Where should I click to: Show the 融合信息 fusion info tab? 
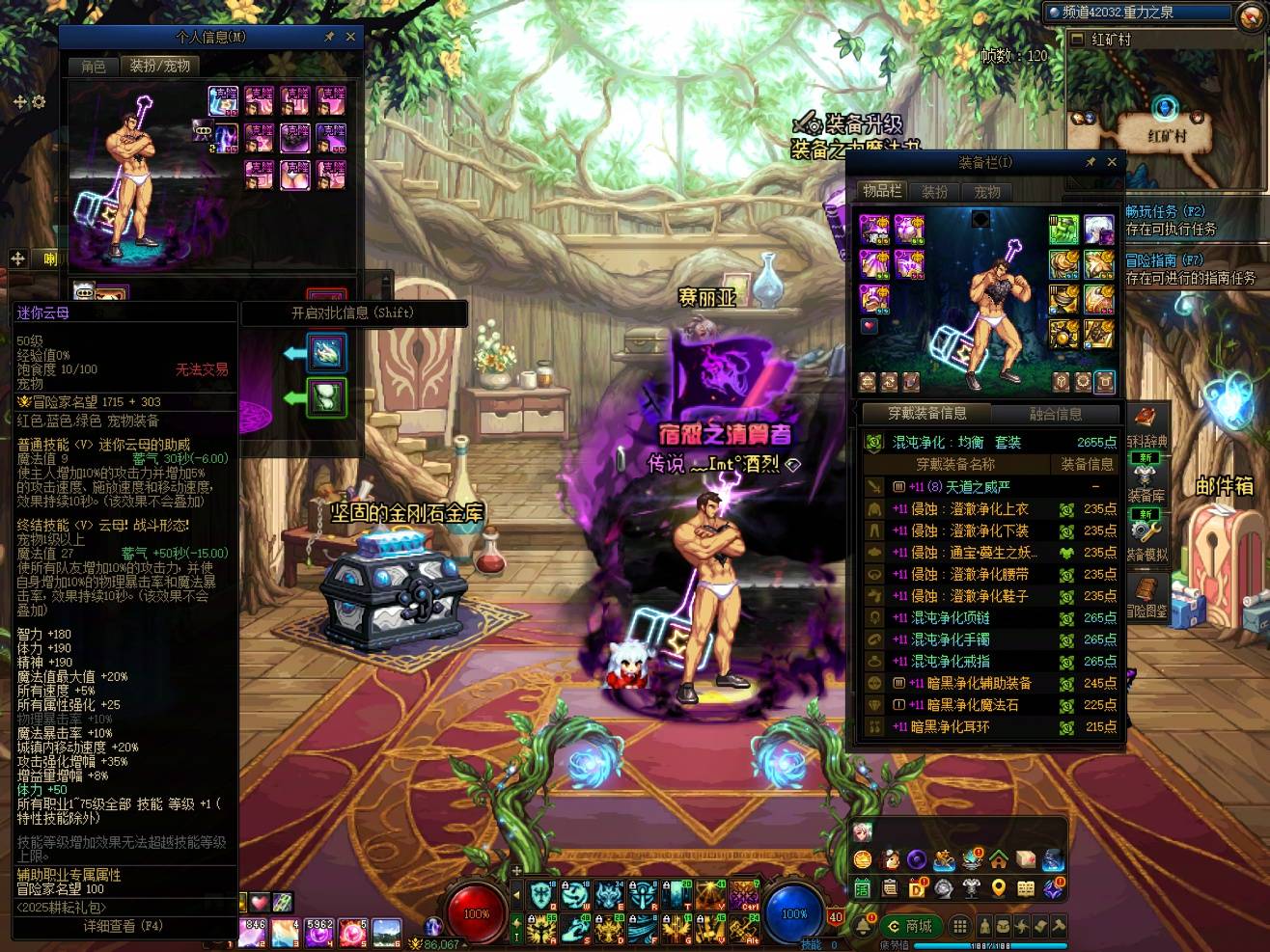(1056, 414)
